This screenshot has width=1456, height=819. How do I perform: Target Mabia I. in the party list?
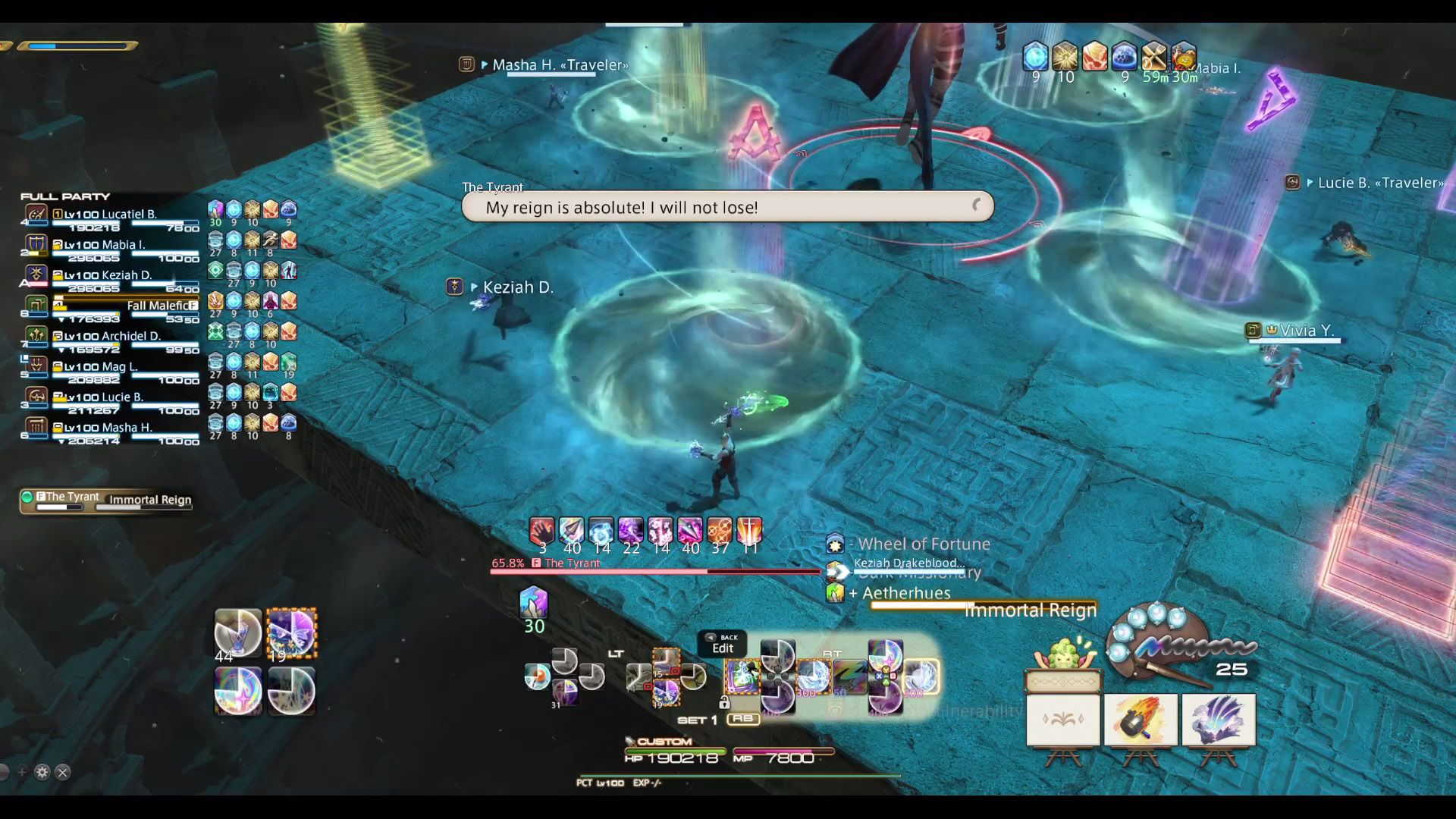[x=105, y=245]
